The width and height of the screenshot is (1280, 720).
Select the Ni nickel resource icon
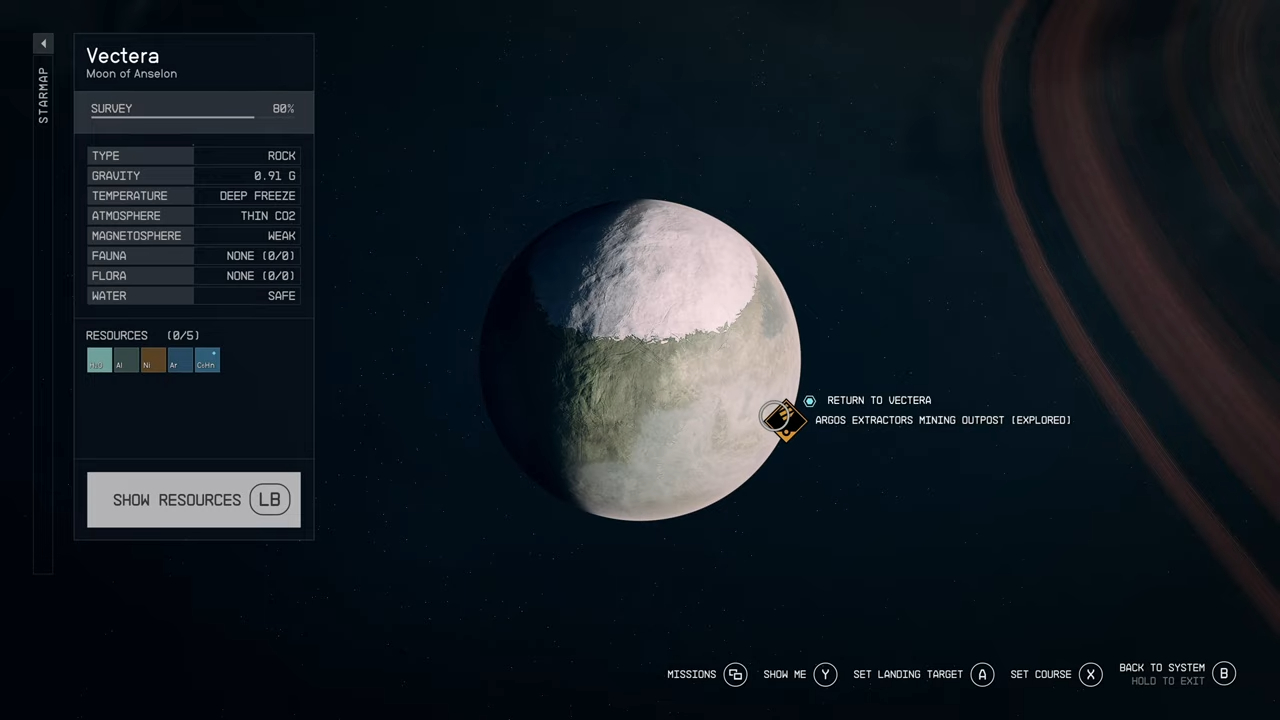tap(151, 362)
